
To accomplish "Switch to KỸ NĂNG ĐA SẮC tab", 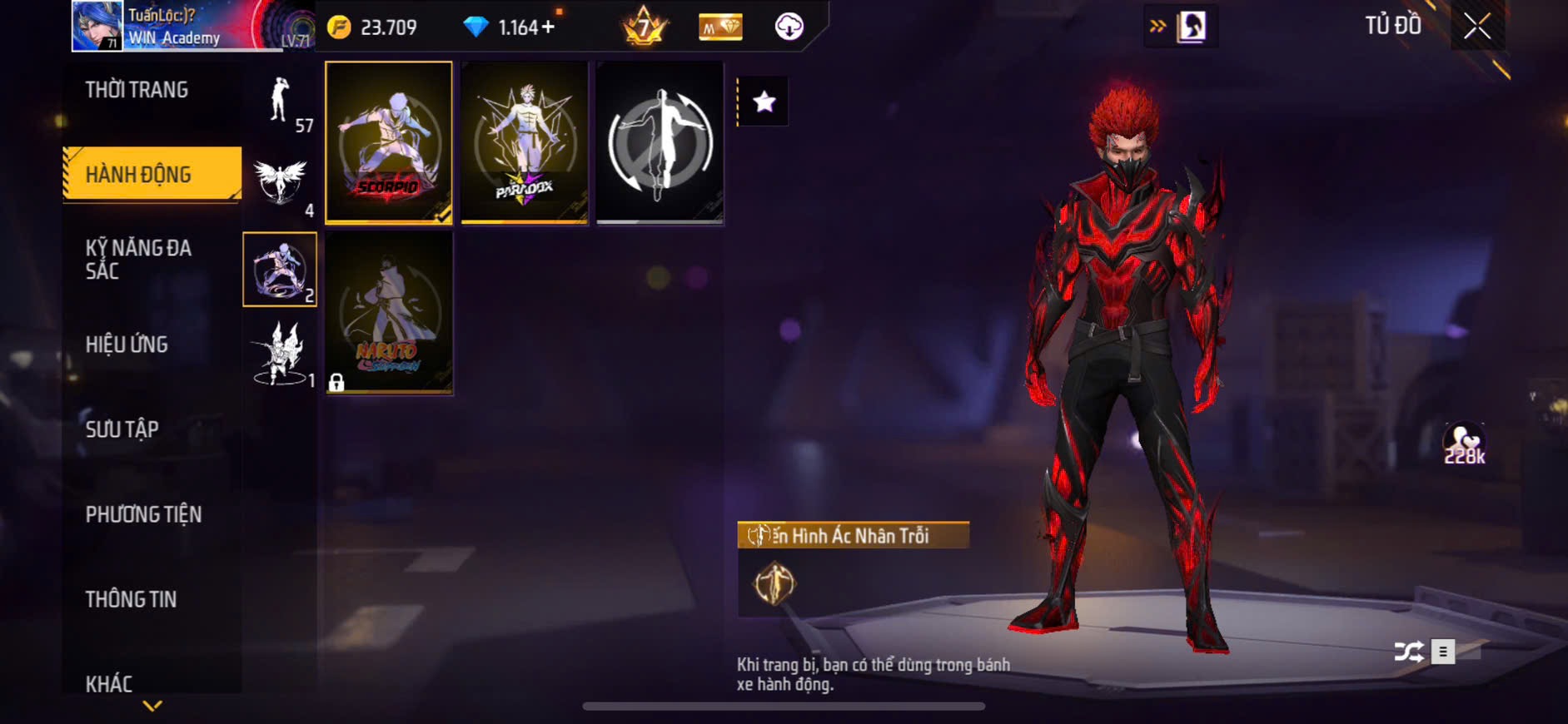I will [x=138, y=260].
